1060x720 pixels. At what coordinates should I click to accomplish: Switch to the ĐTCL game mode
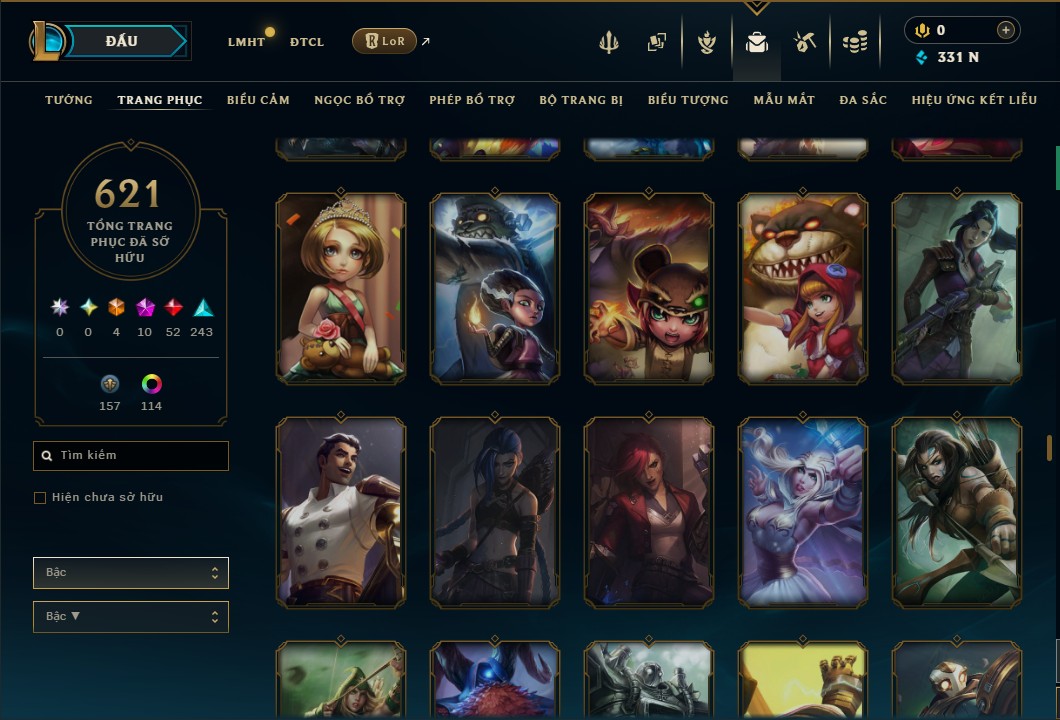(307, 42)
